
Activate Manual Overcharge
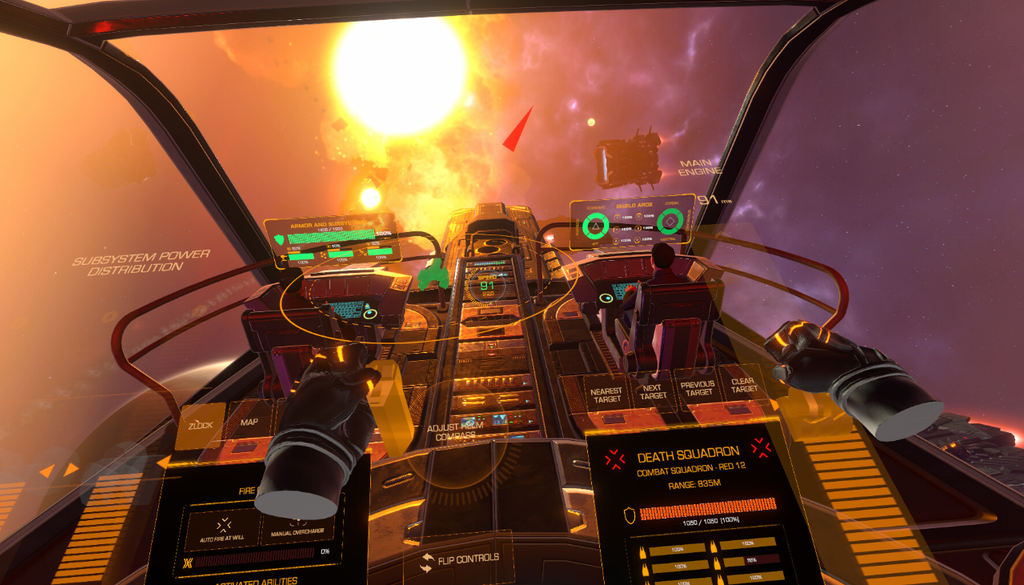pyautogui.click(x=297, y=527)
